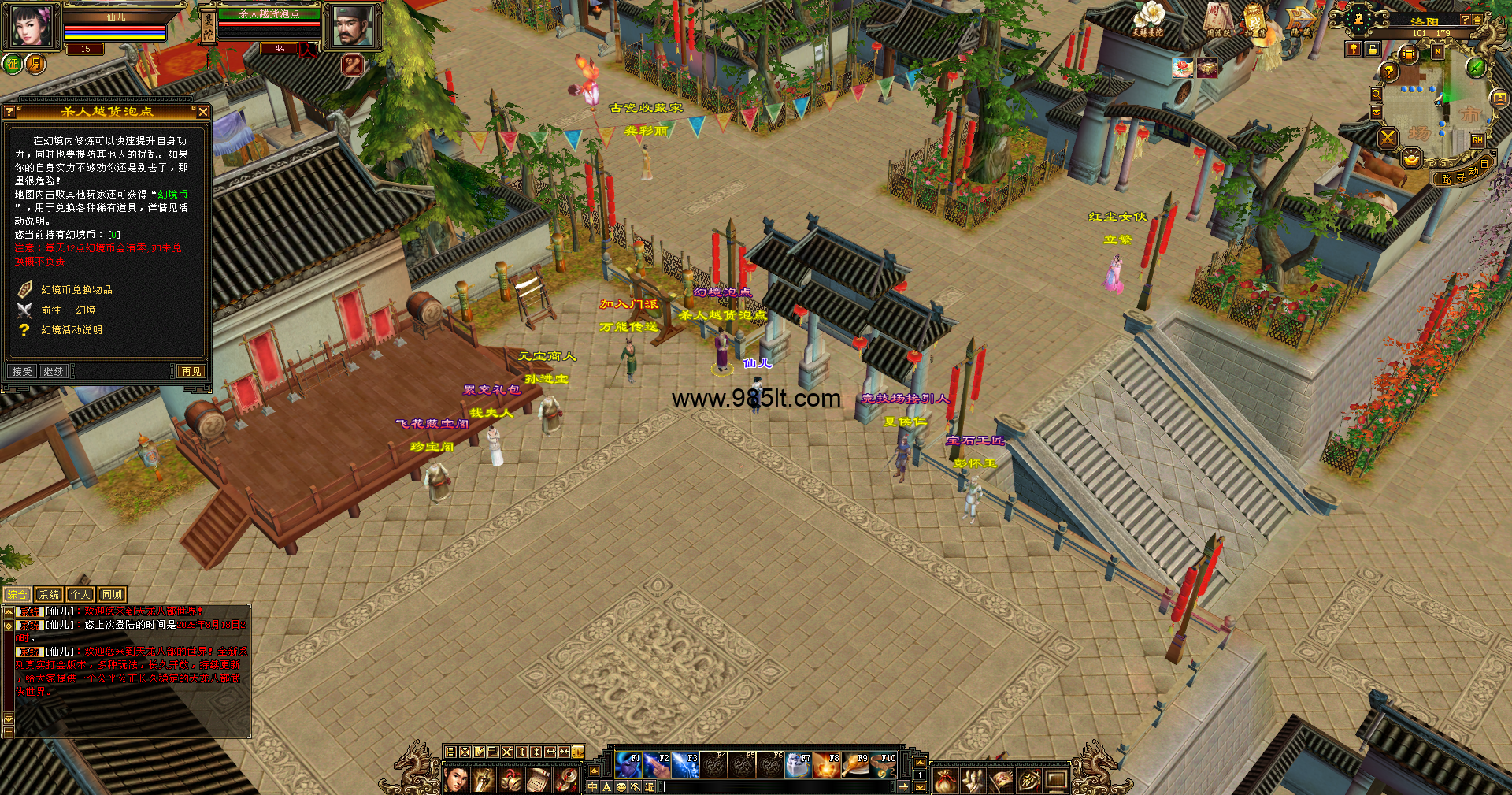The width and height of the screenshot is (1512, 795).
Task: Switch to the 系统 chat tab
Action: (x=49, y=595)
